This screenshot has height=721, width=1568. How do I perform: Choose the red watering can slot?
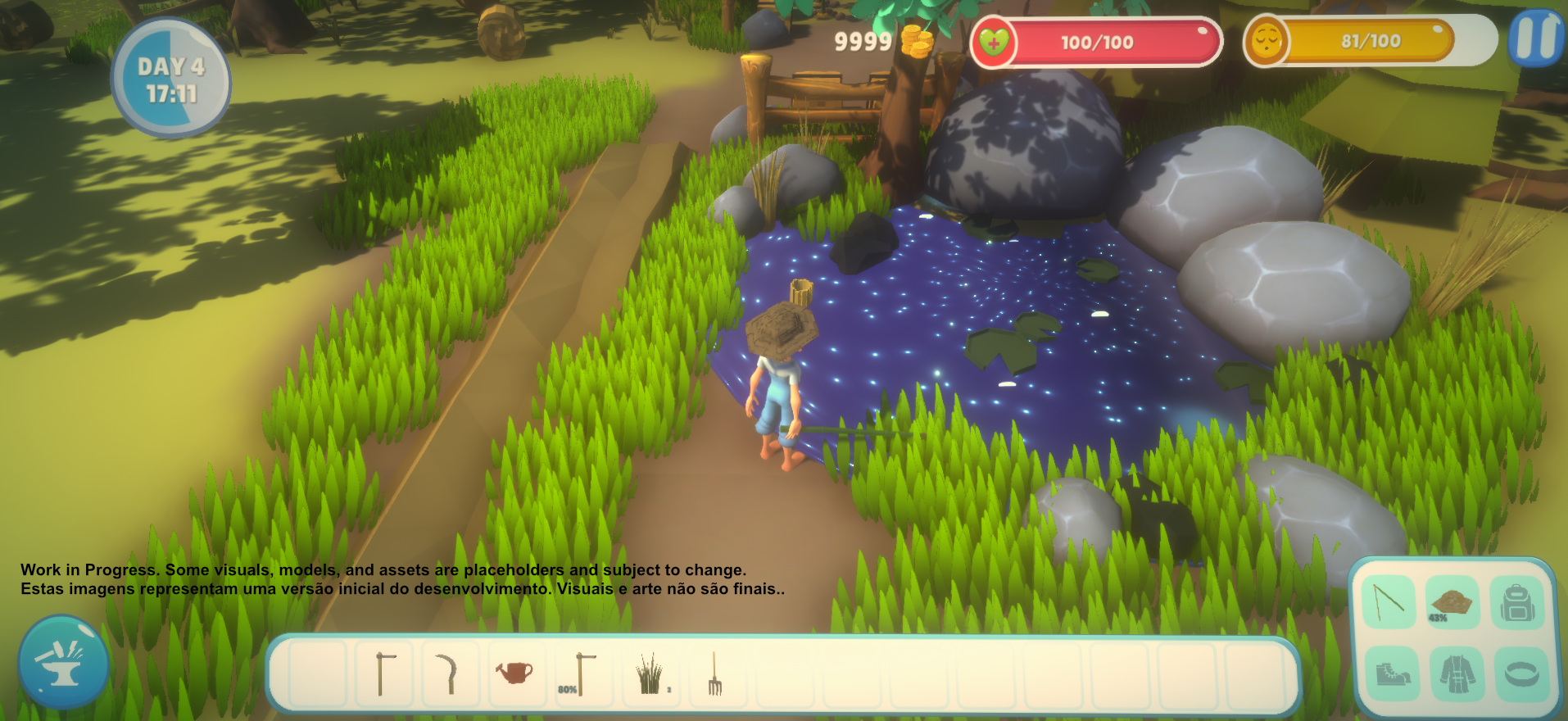tap(515, 673)
